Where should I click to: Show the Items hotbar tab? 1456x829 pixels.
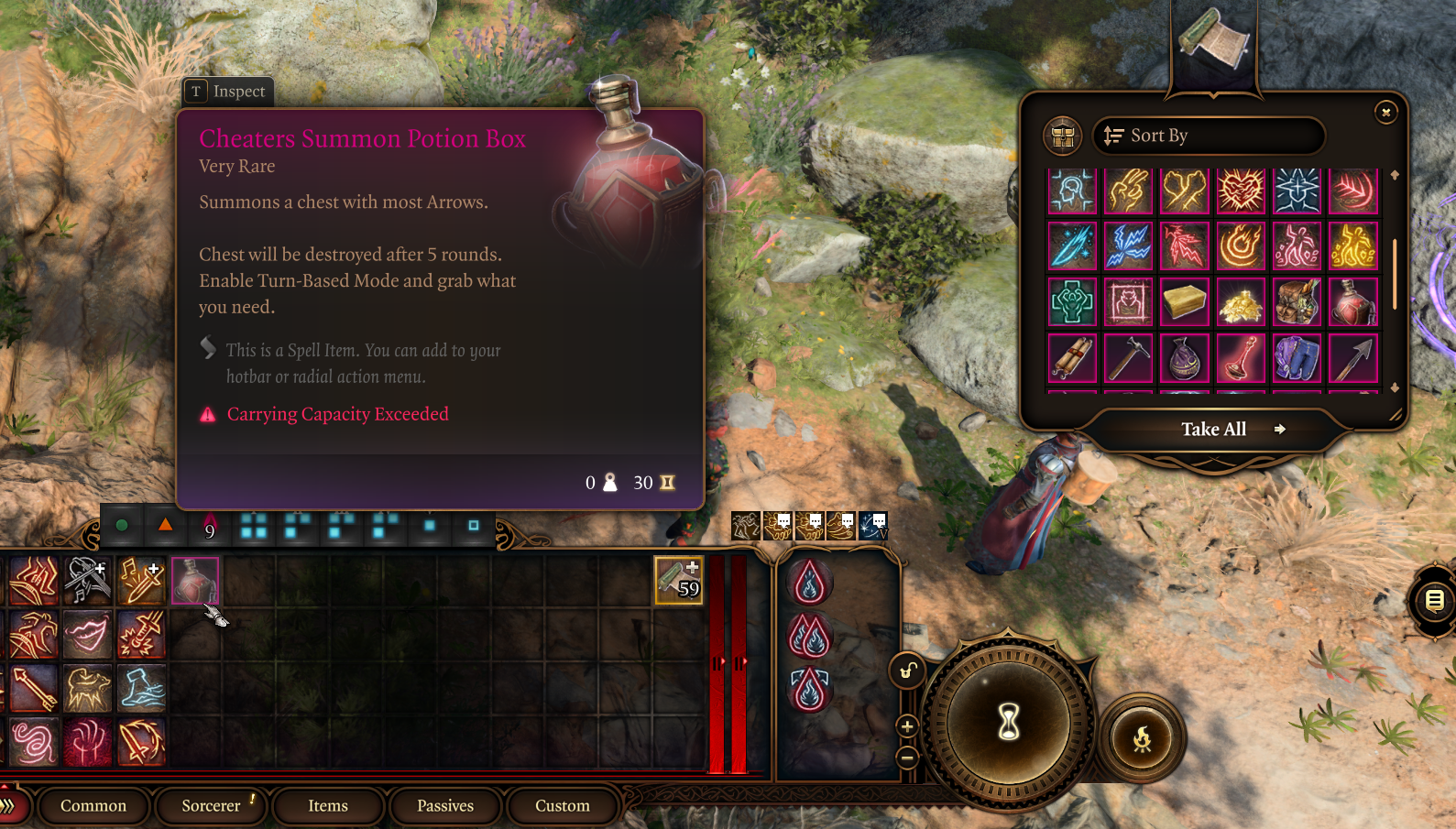click(x=328, y=806)
